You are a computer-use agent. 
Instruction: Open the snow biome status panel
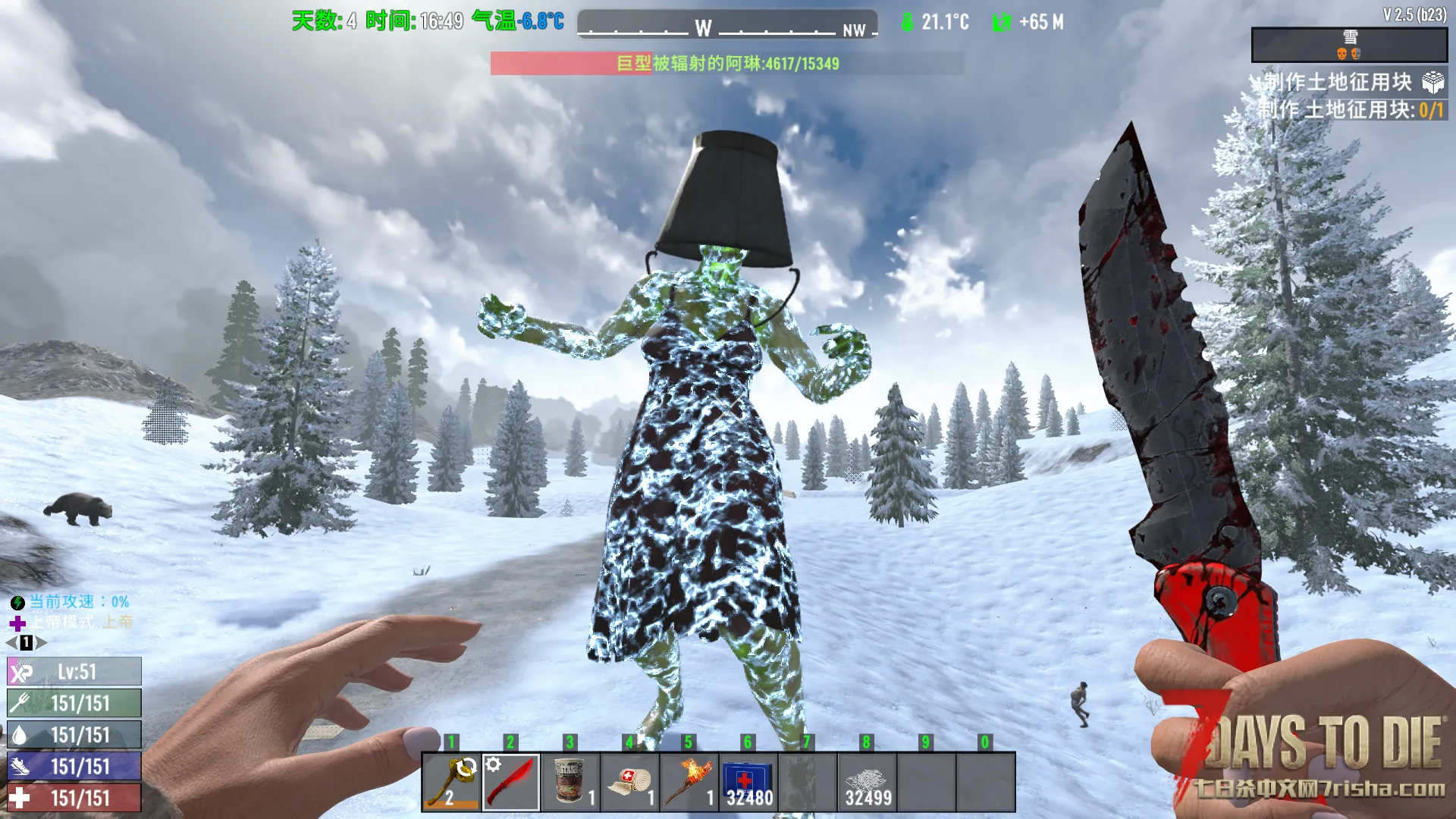(x=1349, y=45)
